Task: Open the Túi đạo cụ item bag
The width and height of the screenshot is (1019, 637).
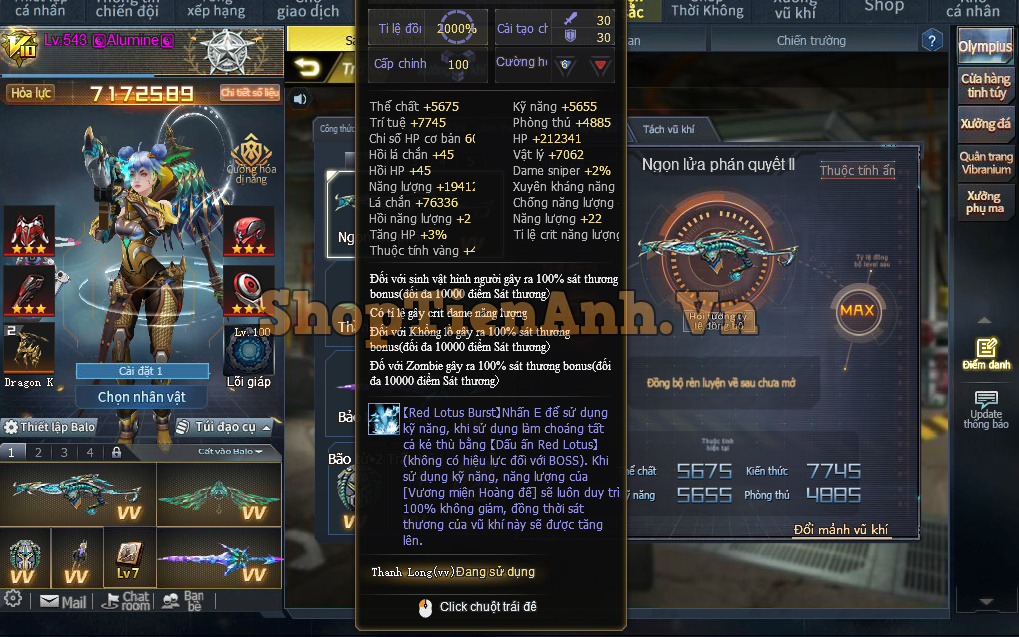Action: 218,427
